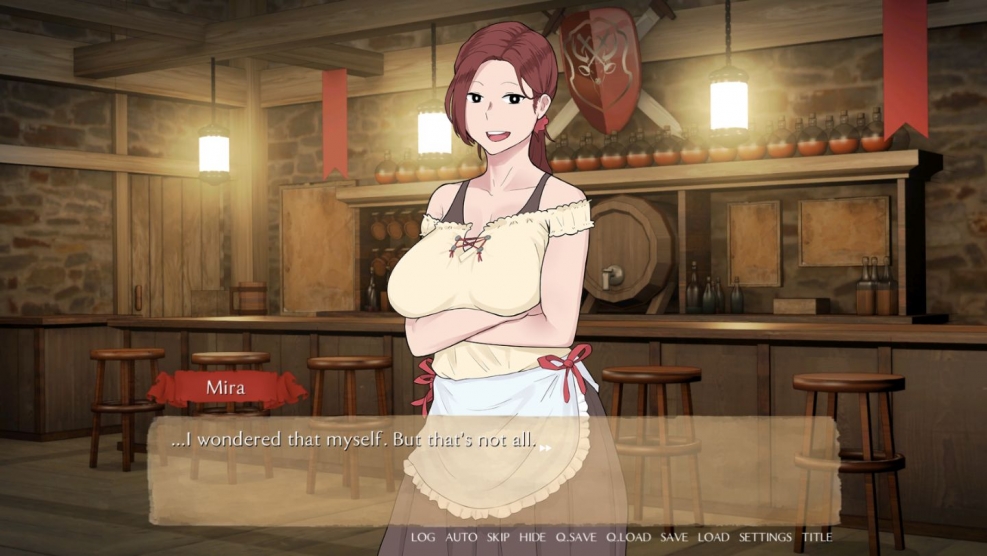The height and width of the screenshot is (556, 987).
Task: Open the LOAD menu
Action: pyautogui.click(x=713, y=537)
